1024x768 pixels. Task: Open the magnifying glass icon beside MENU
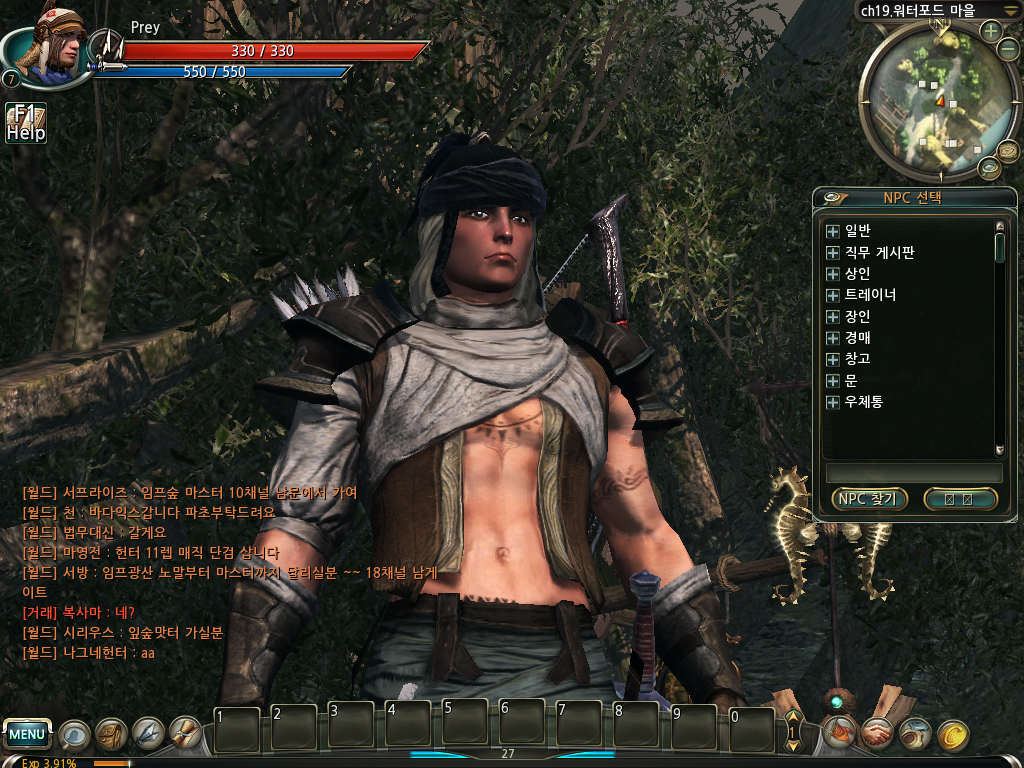click(73, 735)
